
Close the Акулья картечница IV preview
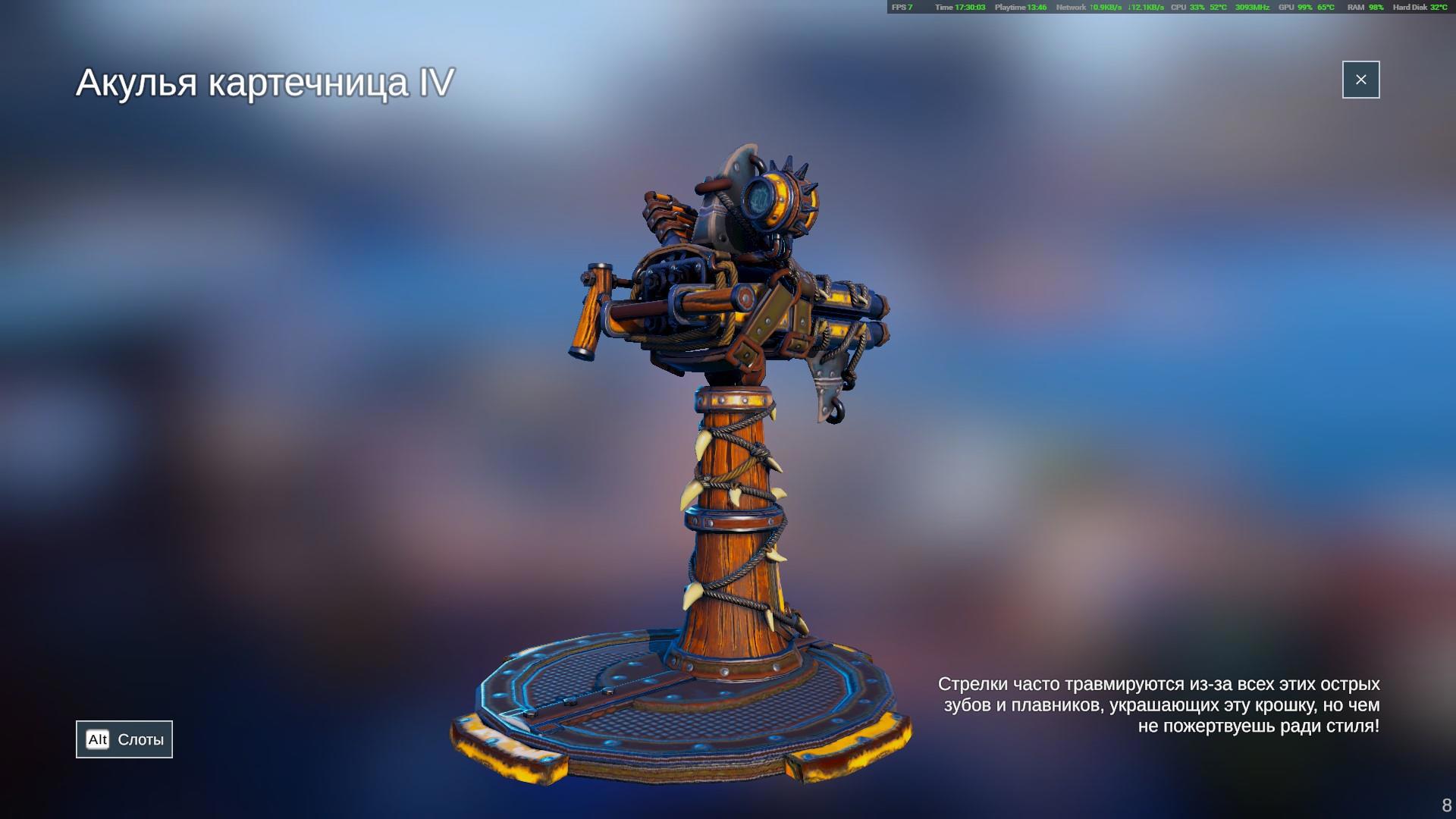tap(1360, 80)
